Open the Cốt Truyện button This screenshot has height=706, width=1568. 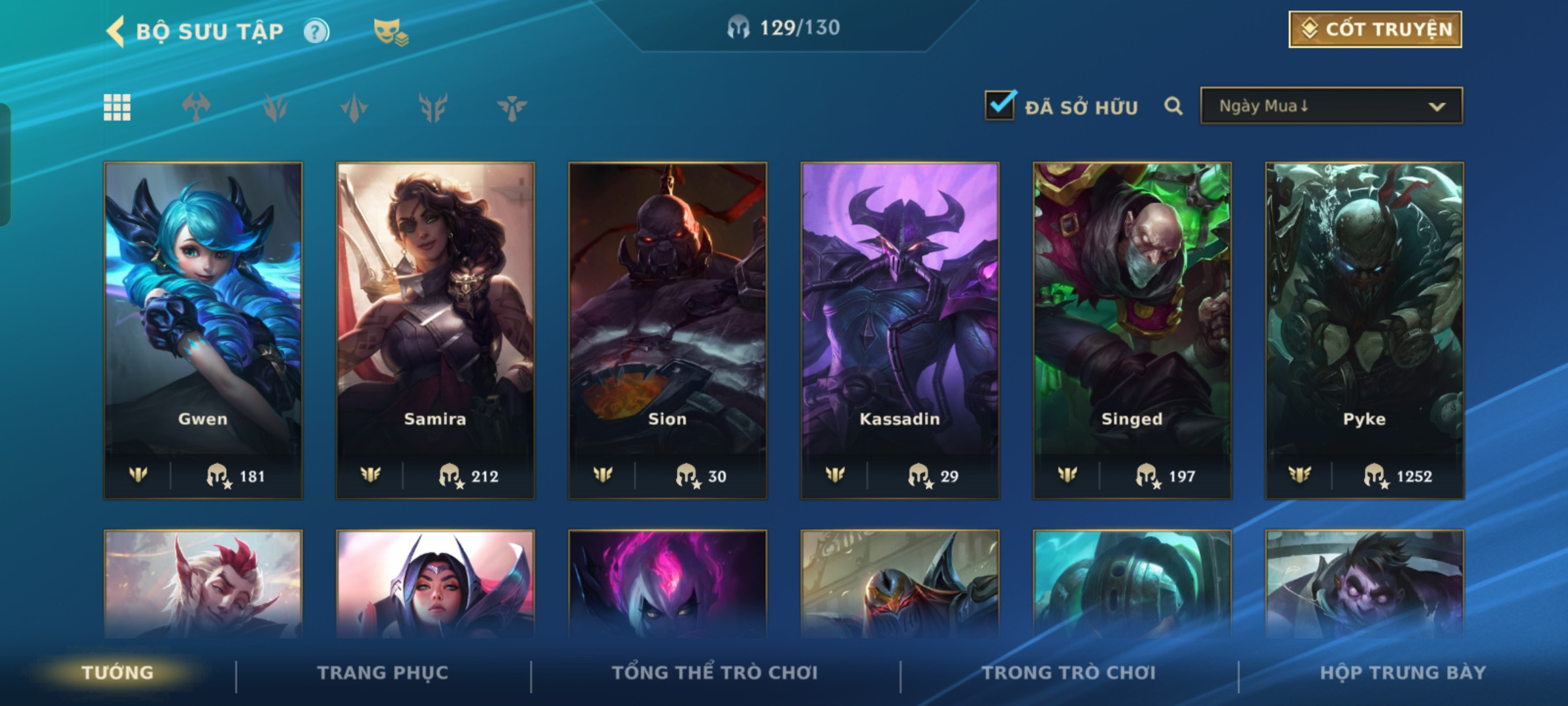click(1375, 29)
